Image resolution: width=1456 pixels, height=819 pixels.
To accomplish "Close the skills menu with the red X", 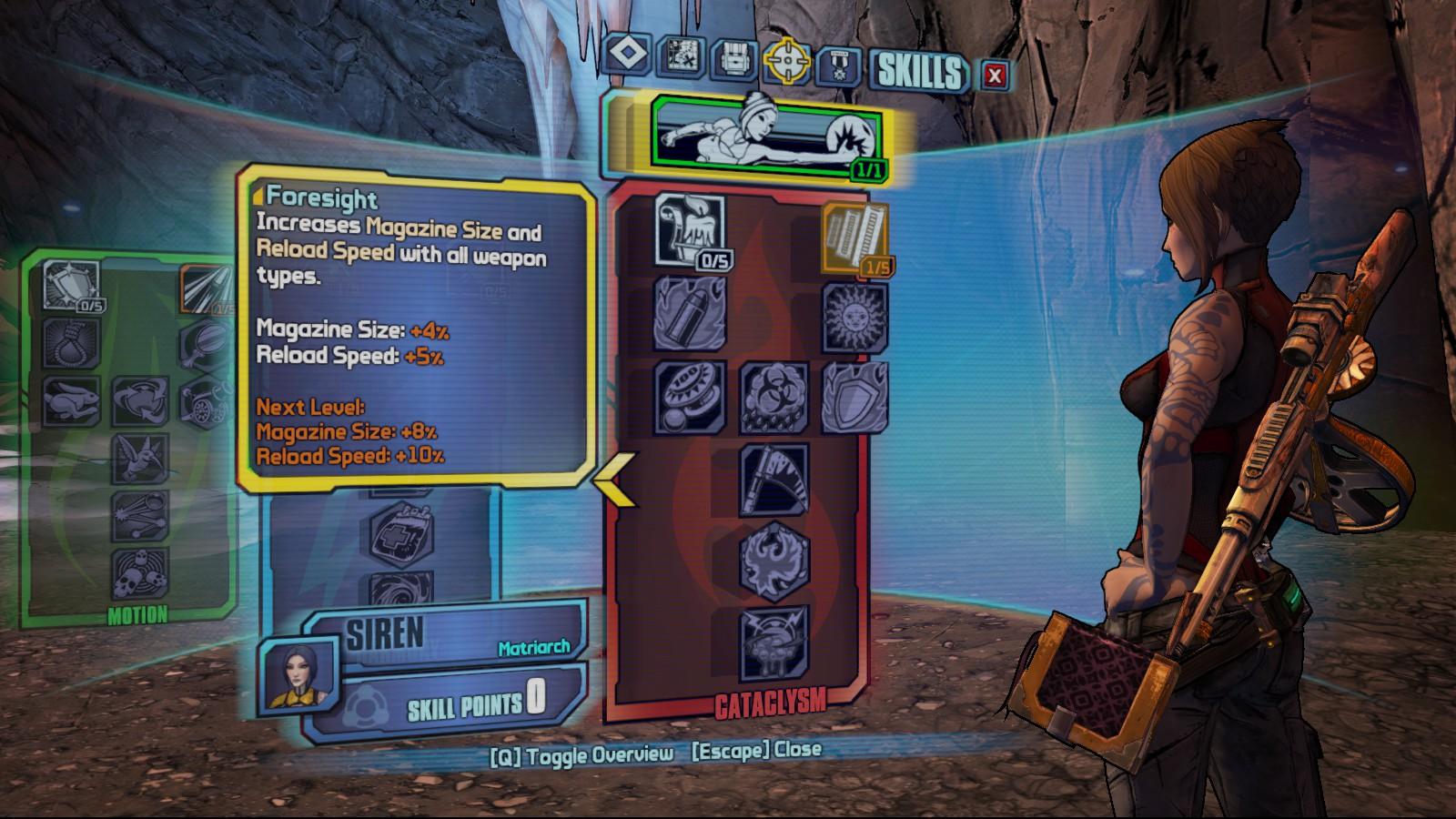I will pos(995,76).
